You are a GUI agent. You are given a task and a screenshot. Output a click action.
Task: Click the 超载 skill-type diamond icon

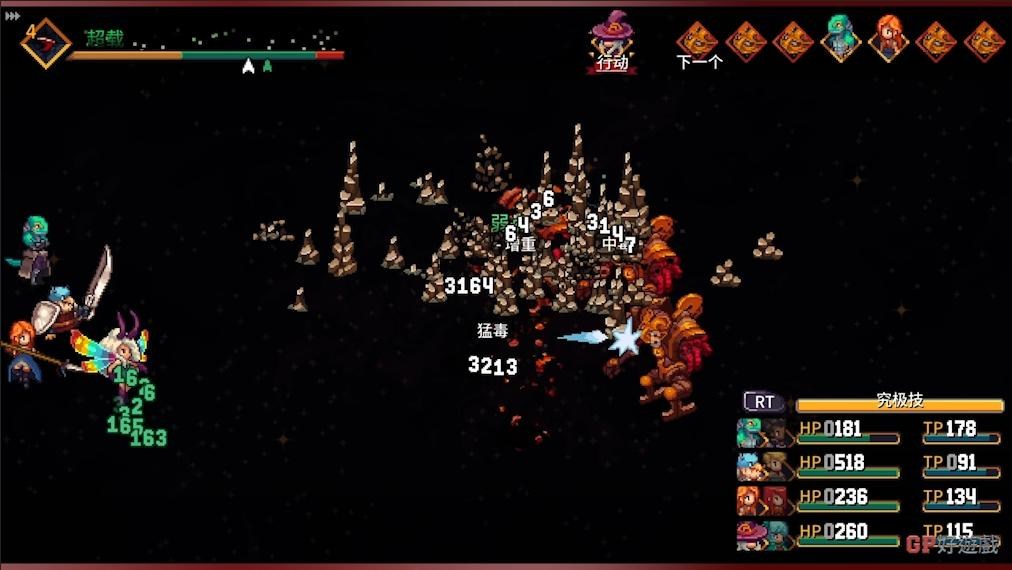pos(45,42)
